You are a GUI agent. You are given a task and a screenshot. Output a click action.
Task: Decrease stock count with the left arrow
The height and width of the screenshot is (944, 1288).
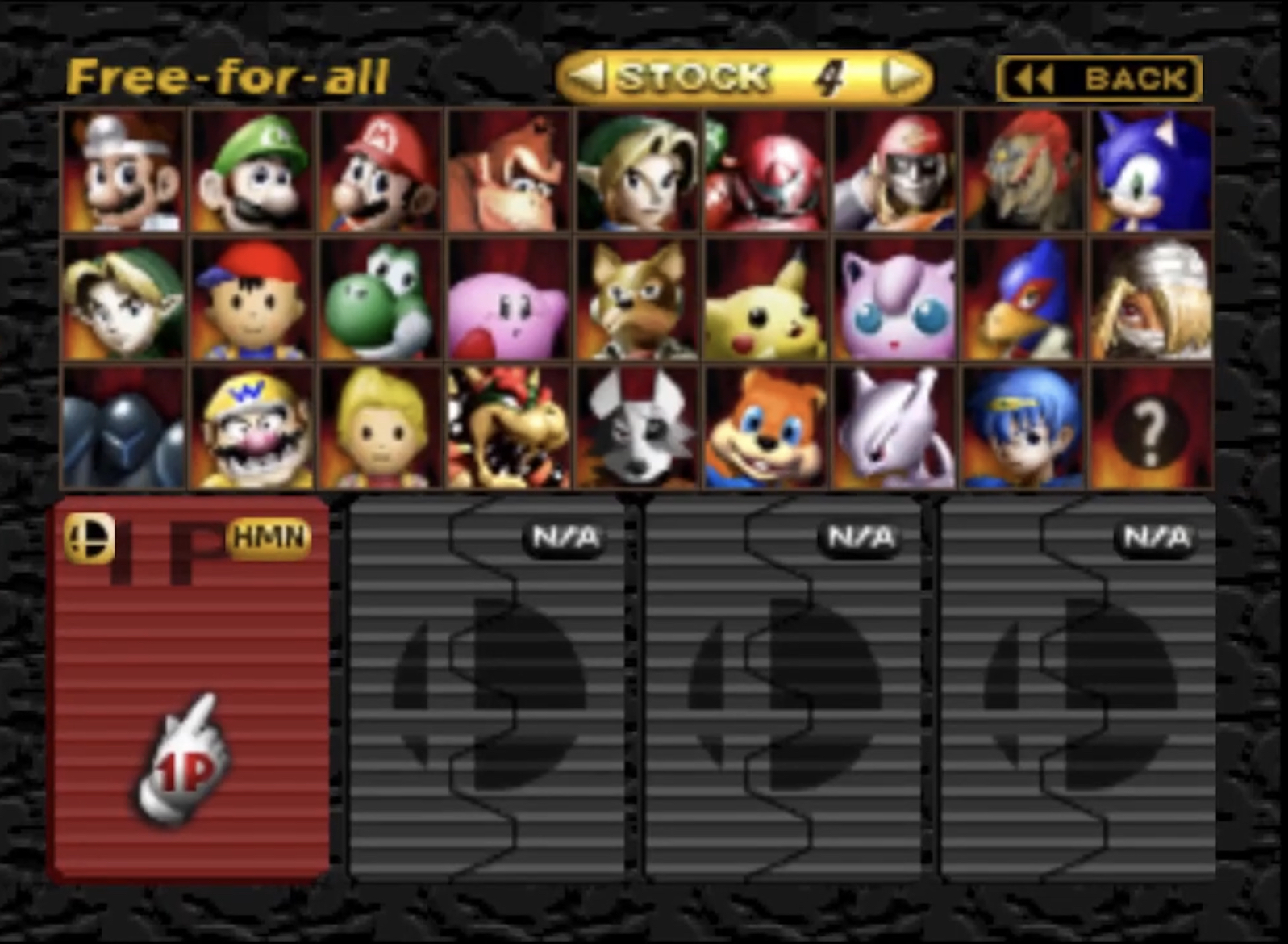coord(586,77)
